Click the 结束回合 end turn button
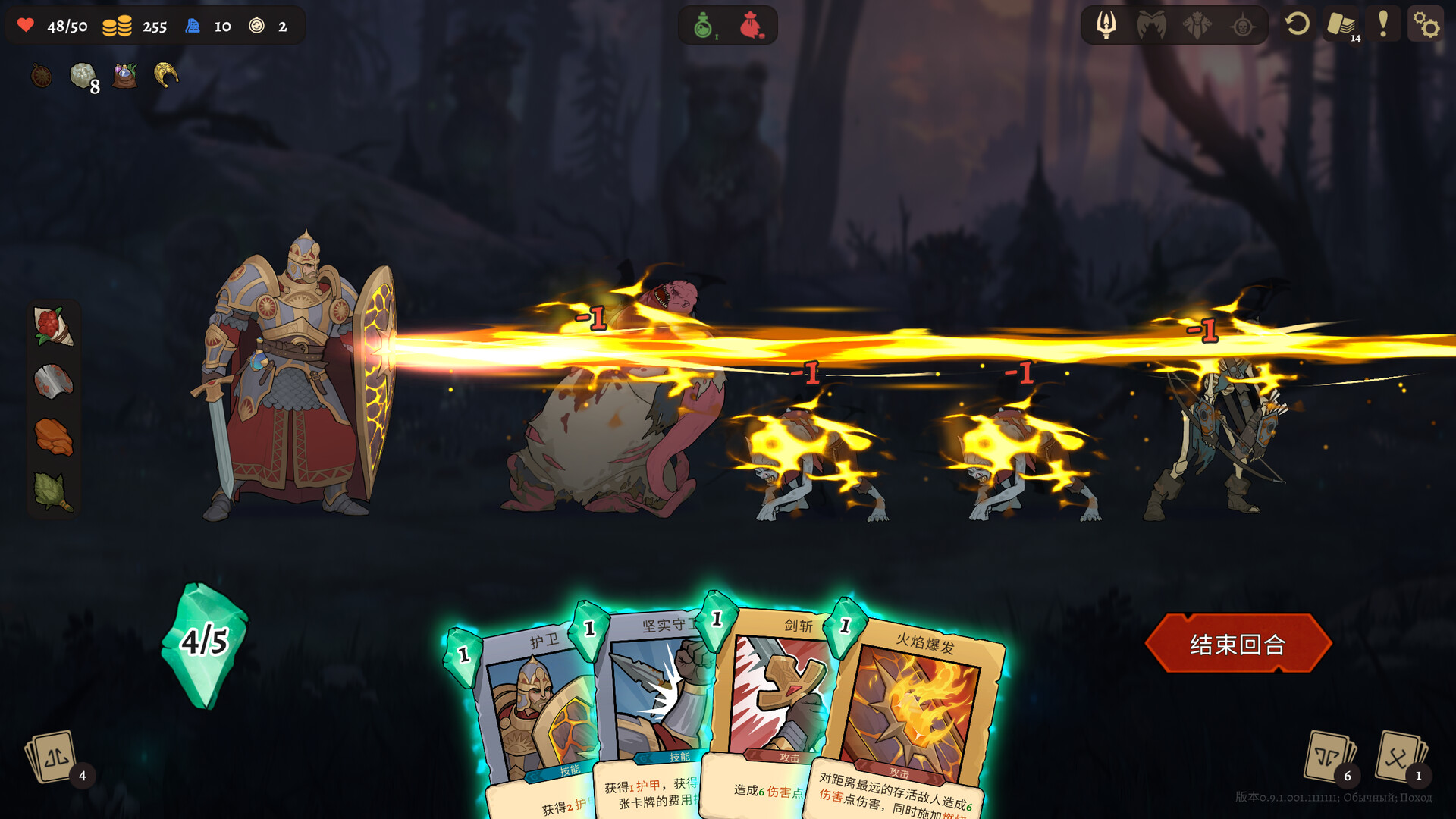The width and height of the screenshot is (1456, 819). tap(1238, 644)
